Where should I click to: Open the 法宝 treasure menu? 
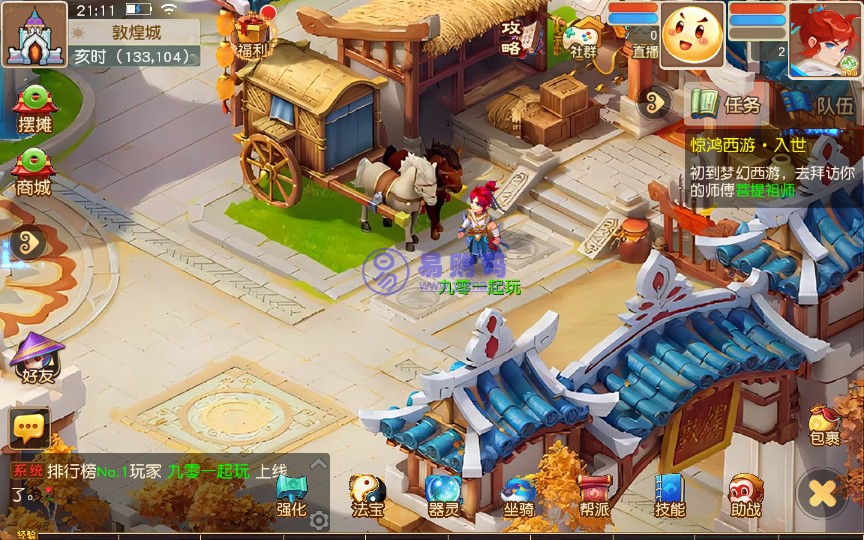367,495
